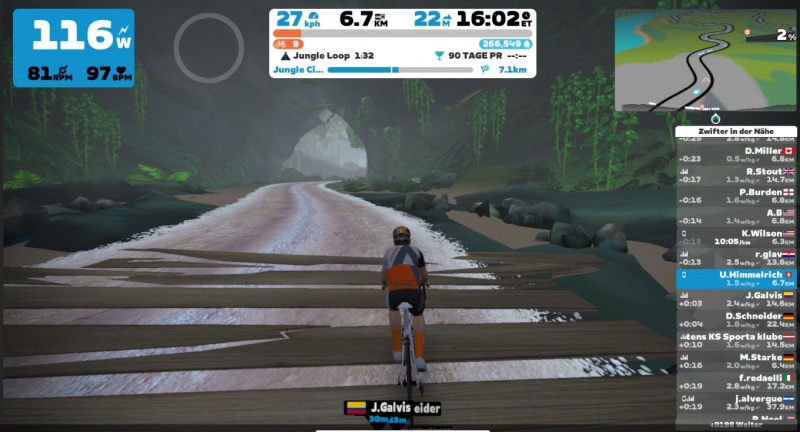Image resolution: width=800 pixels, height=432 pixels.
Task: Select R.Stout in the nearby riders list
Action: coord(736,175)
